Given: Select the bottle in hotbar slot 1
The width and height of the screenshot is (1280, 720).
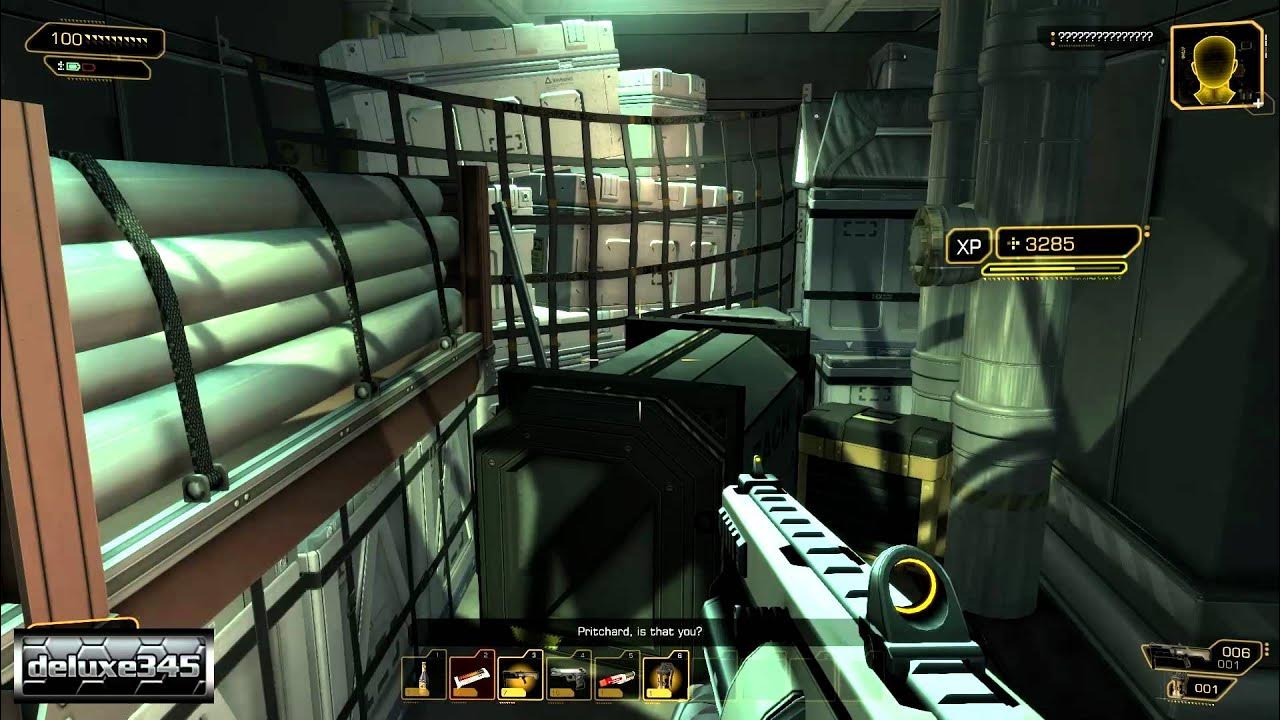Looking at the screenshot, I should pos(421,677).
